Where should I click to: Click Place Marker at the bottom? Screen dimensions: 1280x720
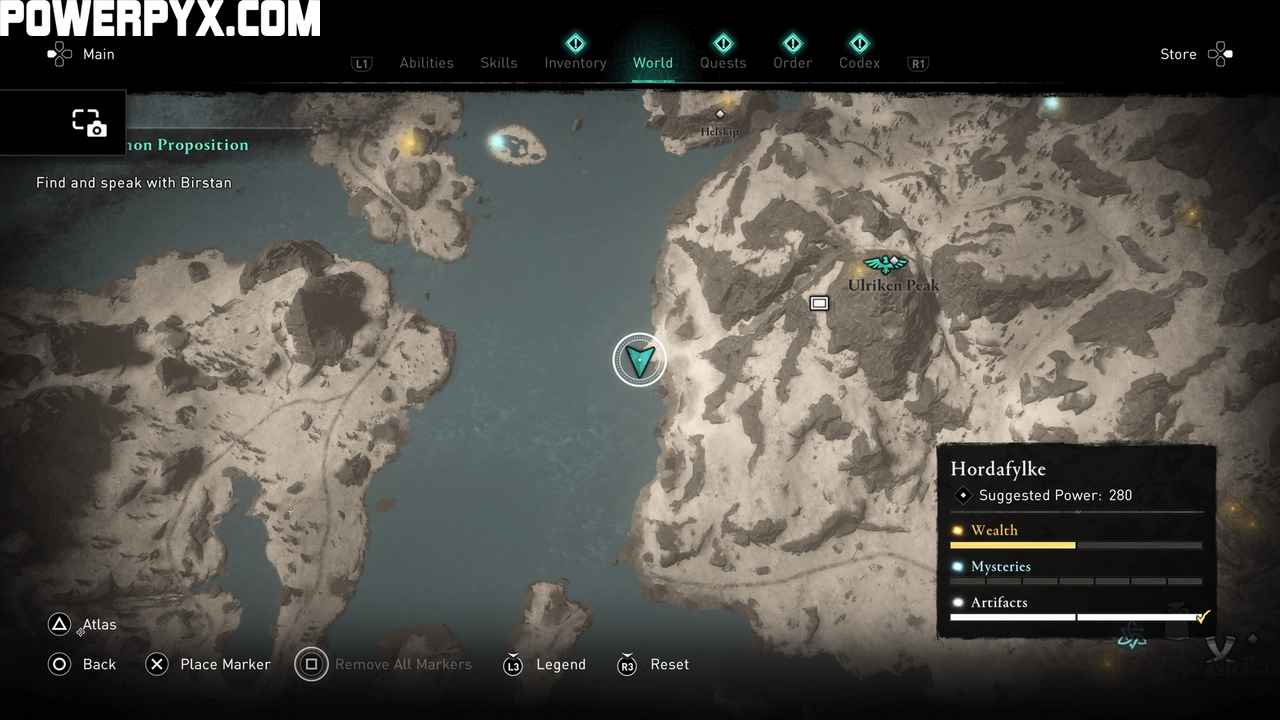coord(225,664)
